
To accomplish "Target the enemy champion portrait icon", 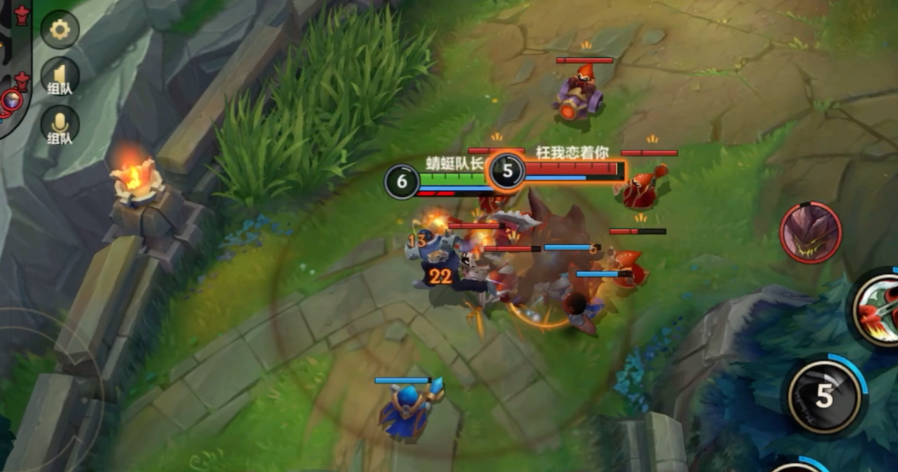I will pyautogui.click(x=810, y=233).
